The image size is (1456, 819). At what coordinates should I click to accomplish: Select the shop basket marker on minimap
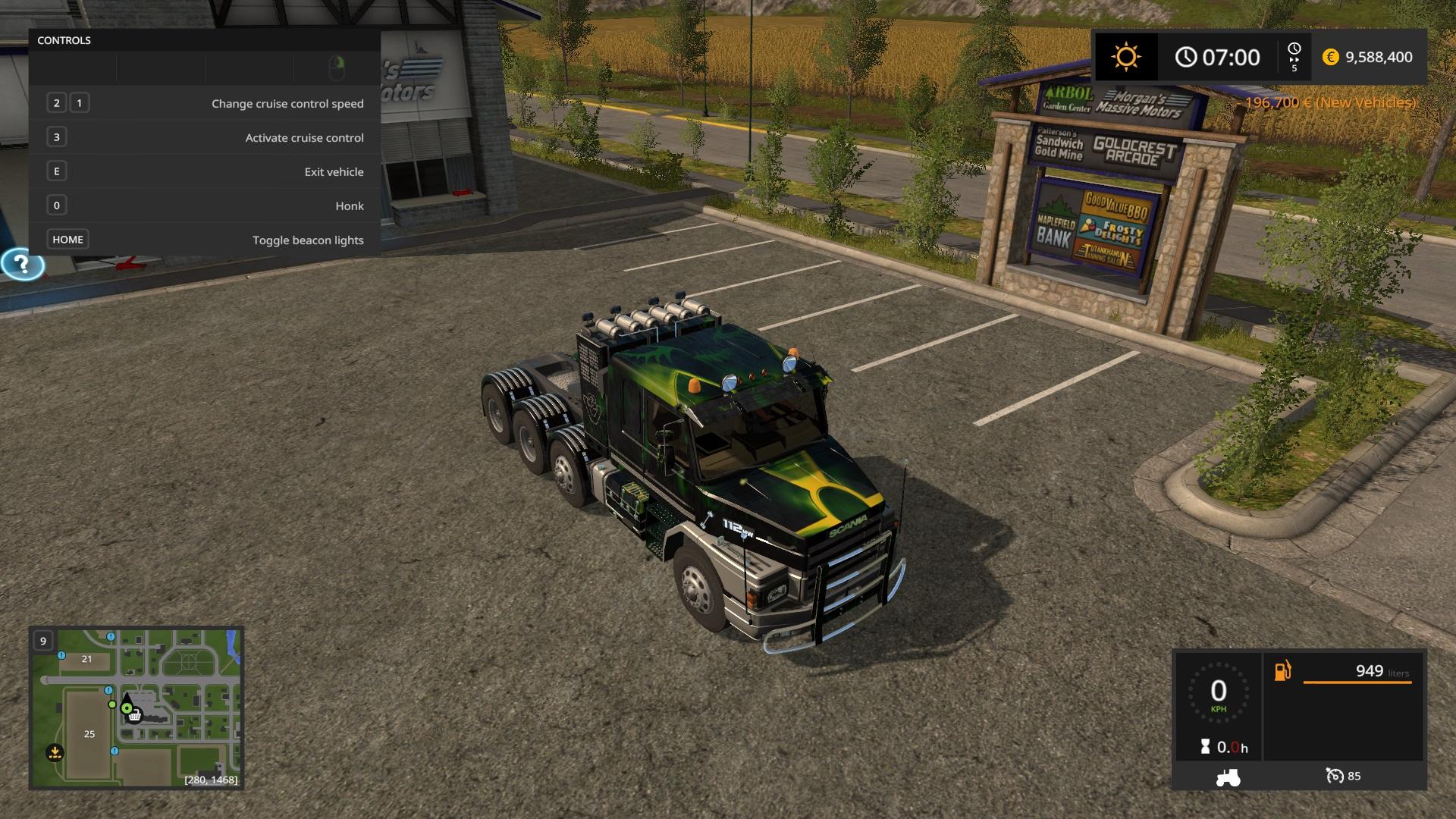coord(135,715)
